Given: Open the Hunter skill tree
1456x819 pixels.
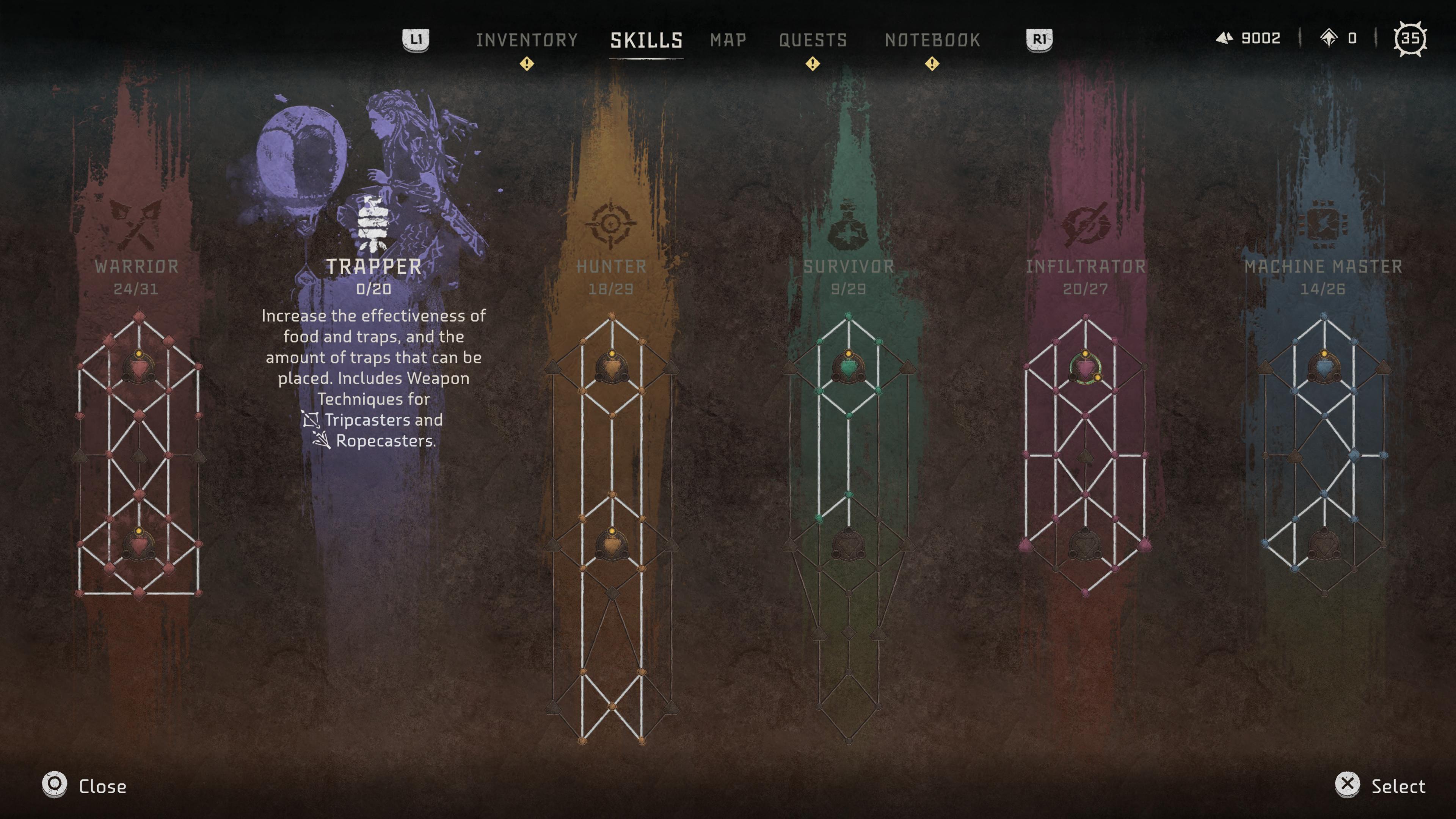Looking at the screenshot, I should point(611,267).
